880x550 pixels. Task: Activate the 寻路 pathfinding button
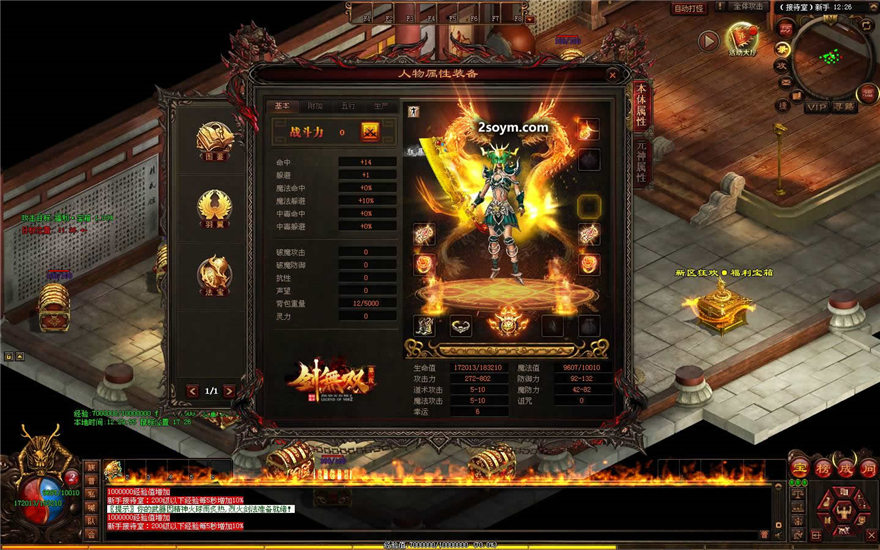844,105
